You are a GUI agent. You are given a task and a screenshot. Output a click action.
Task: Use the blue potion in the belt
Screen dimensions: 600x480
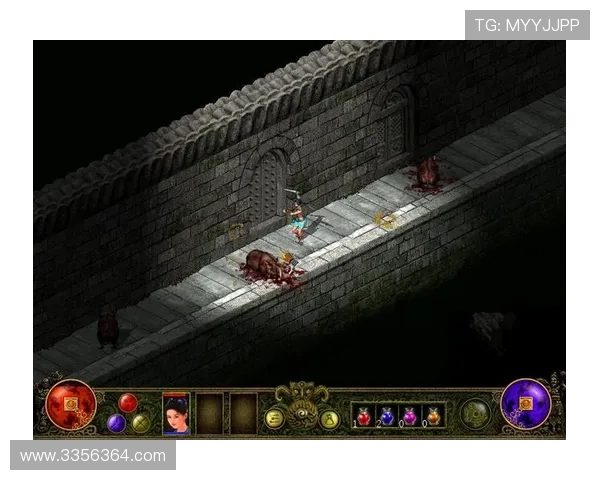[x=387, y=415]
